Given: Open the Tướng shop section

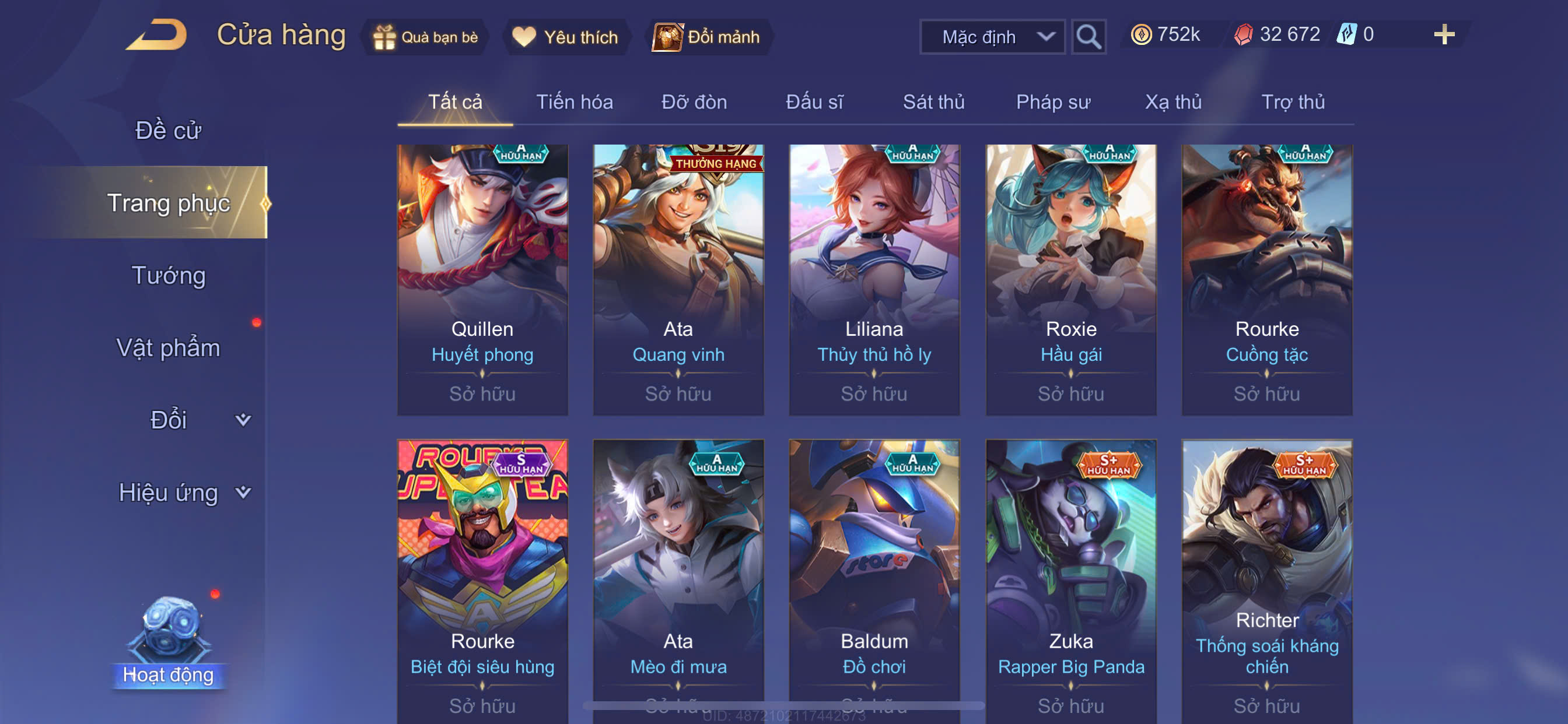Looking at the screenshot, I should tap(168, 275).
